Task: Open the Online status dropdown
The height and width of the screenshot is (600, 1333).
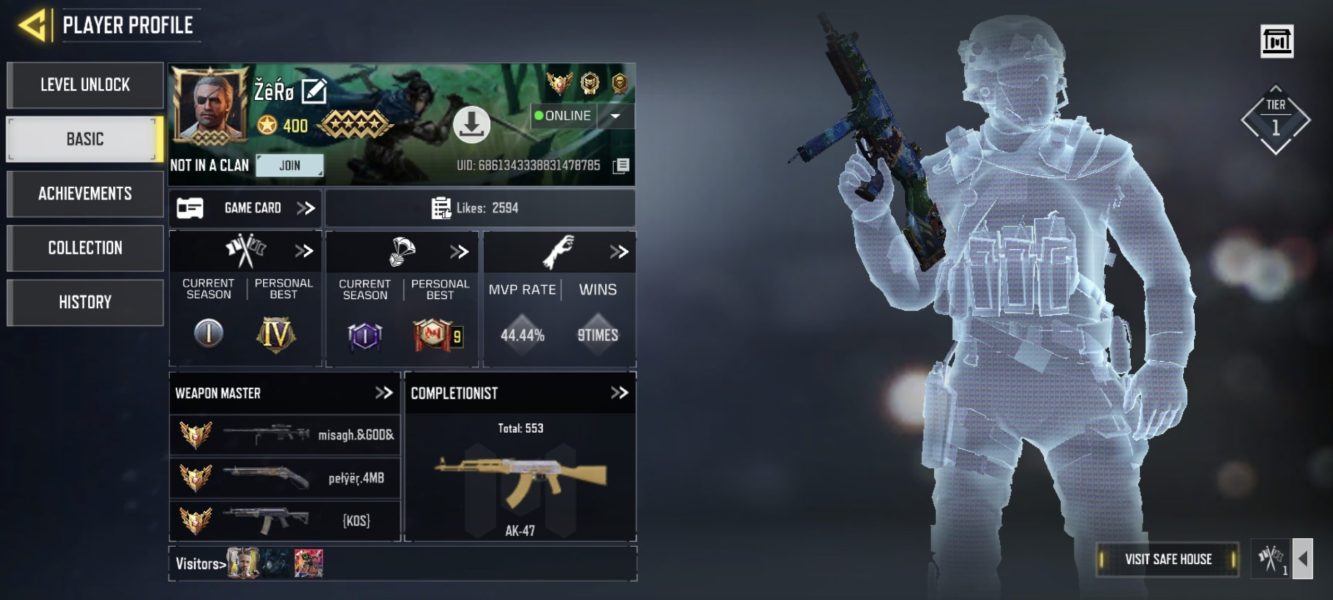Action: point(615,116)
